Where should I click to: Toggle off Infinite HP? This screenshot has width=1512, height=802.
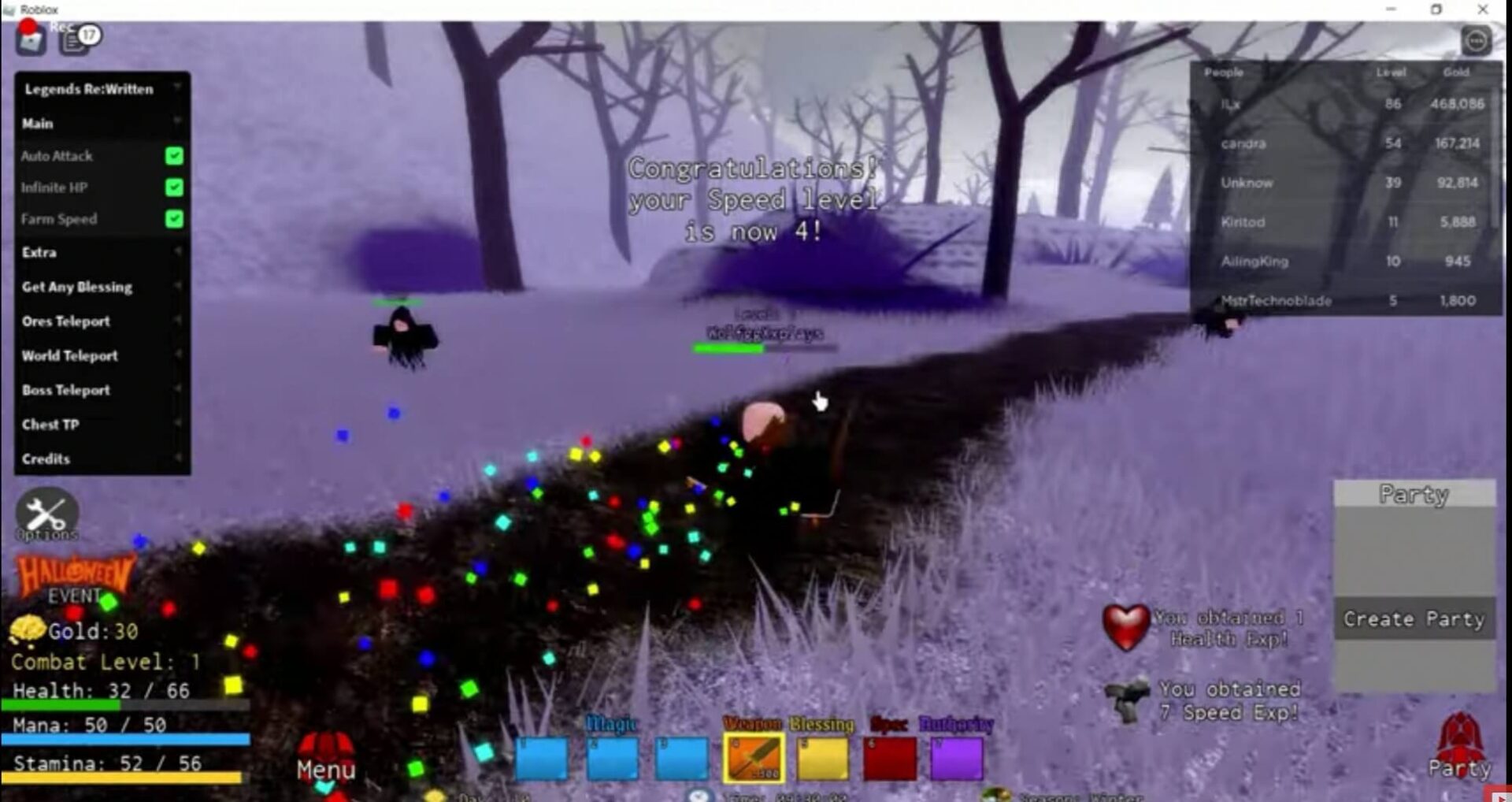point(172,188)
